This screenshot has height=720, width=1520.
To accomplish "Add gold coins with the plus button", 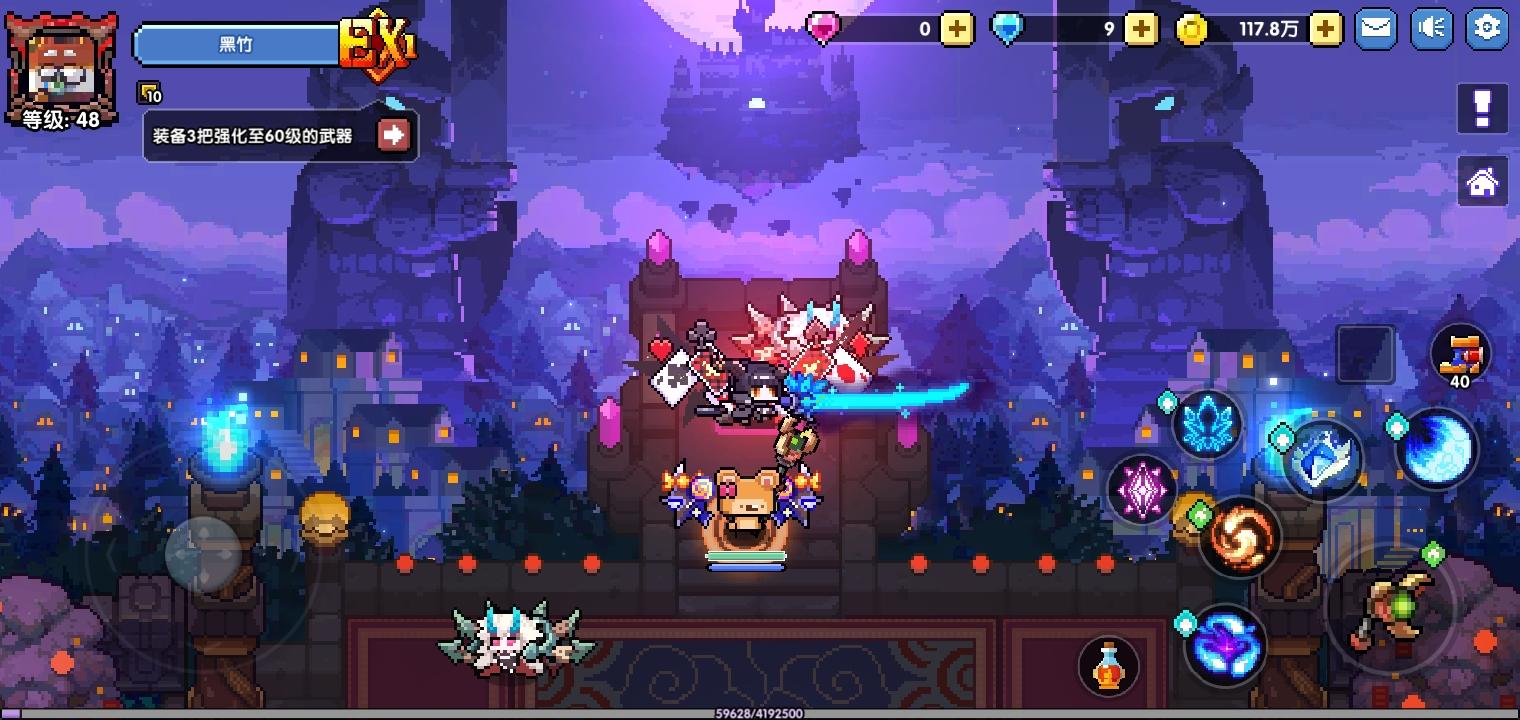I will click(x=1327, y=30).
